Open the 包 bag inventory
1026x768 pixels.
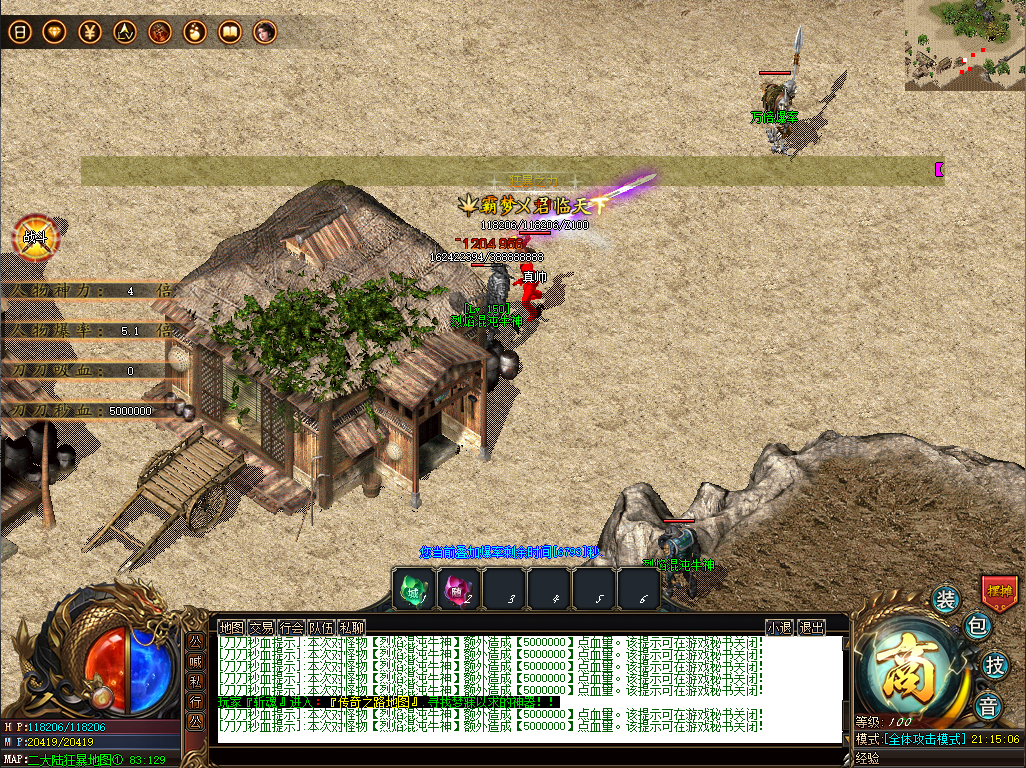click(x=977, y=627)
